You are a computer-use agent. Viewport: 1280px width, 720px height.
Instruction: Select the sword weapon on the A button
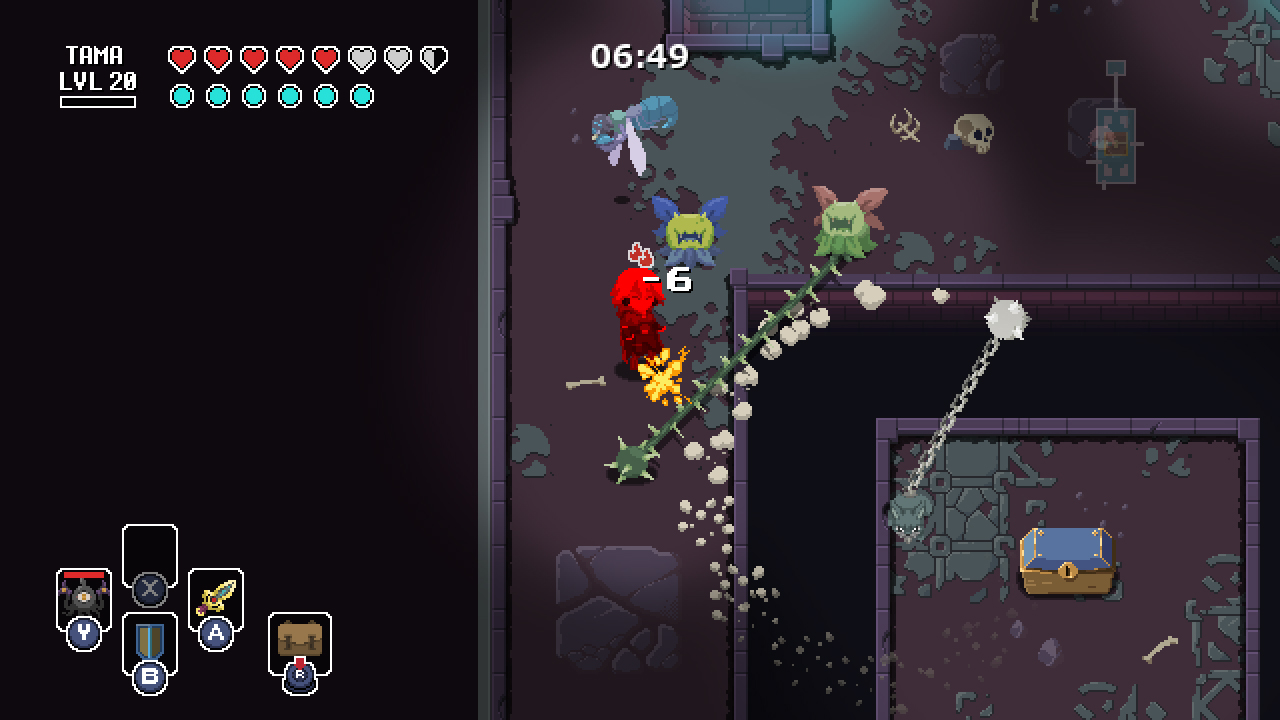(216, 595)
